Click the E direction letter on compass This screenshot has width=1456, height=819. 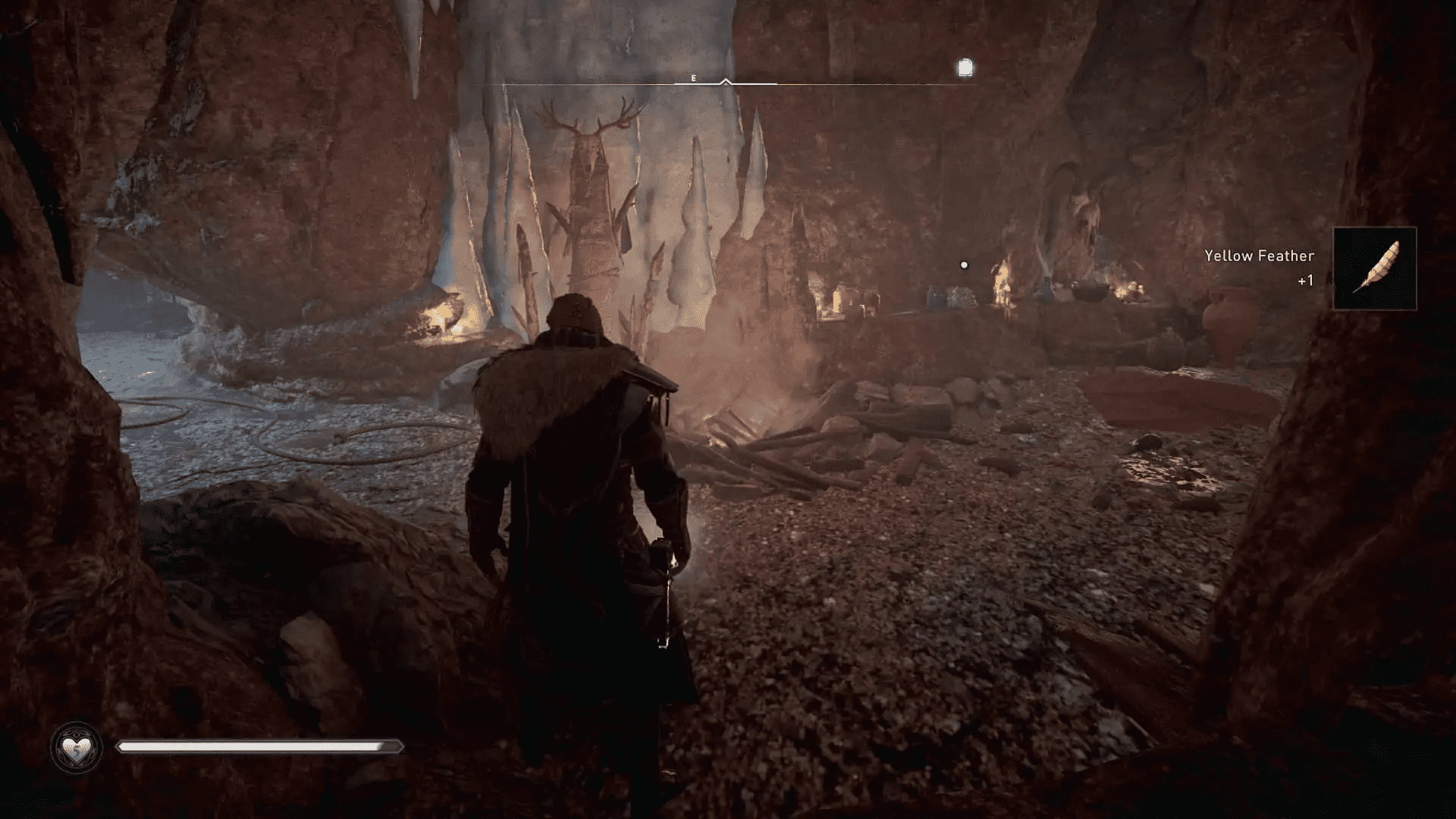point(692,77)
